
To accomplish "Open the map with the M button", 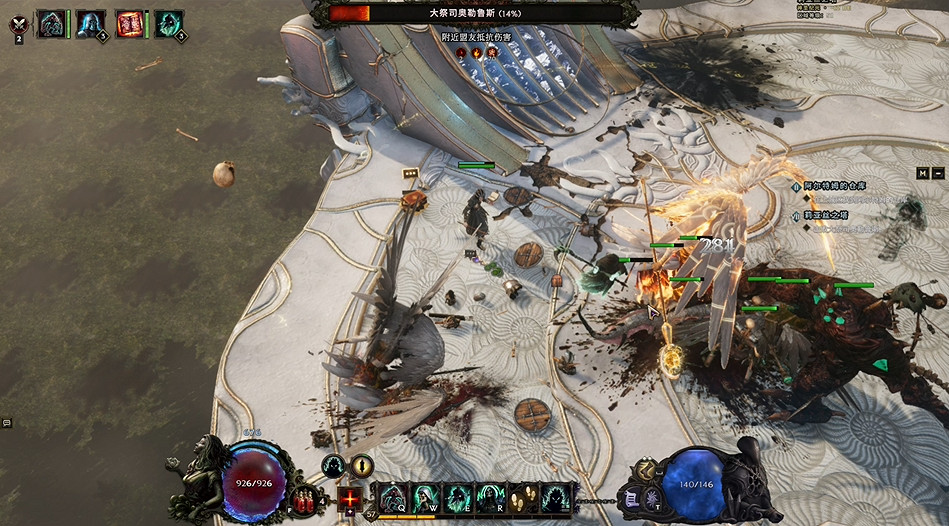I will tap(922, 173).
